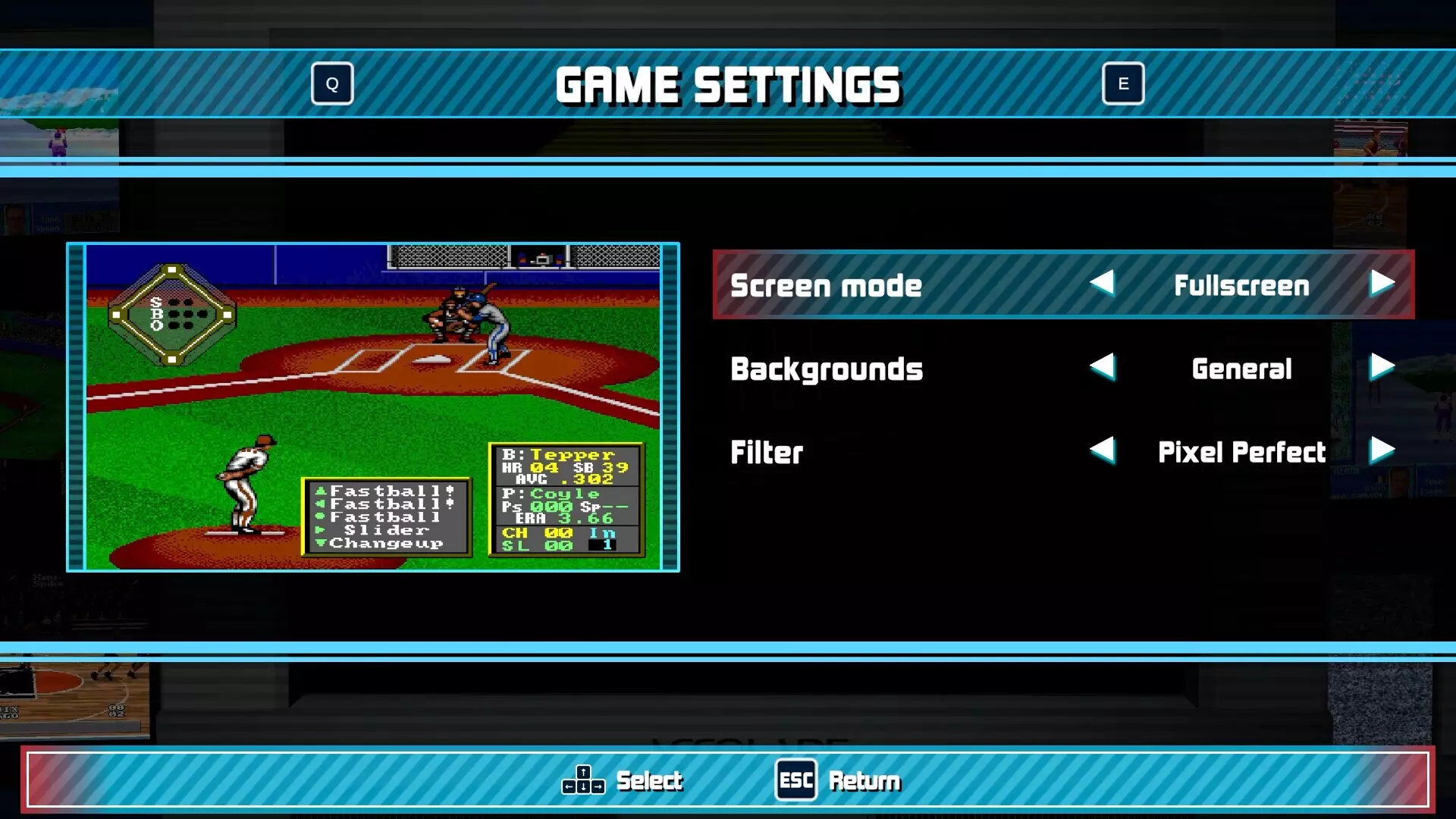Click the baseball game preview thumbnail
The height and width of the screenshot is (819, 1456).
click(x=373, y=407)
